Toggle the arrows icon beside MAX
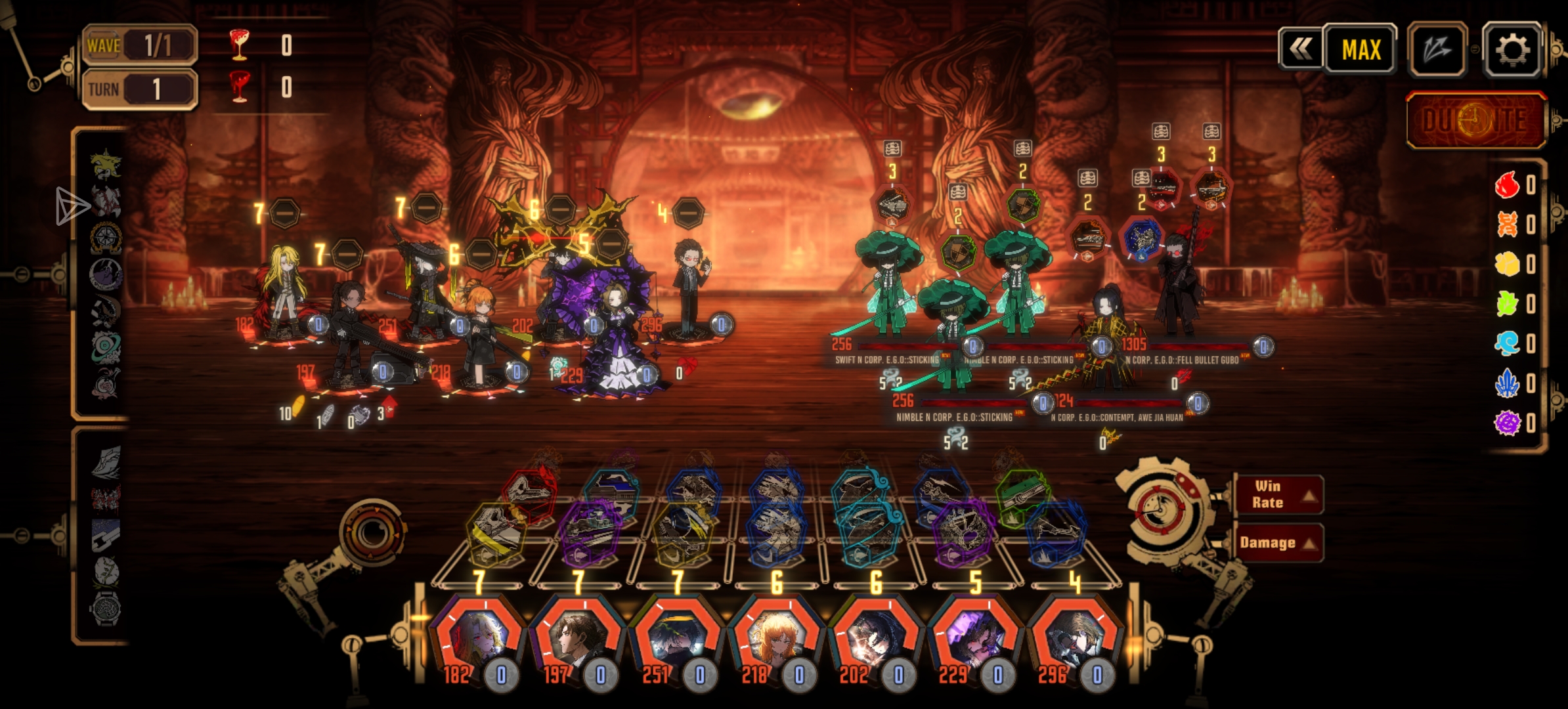 point(1437,49)
